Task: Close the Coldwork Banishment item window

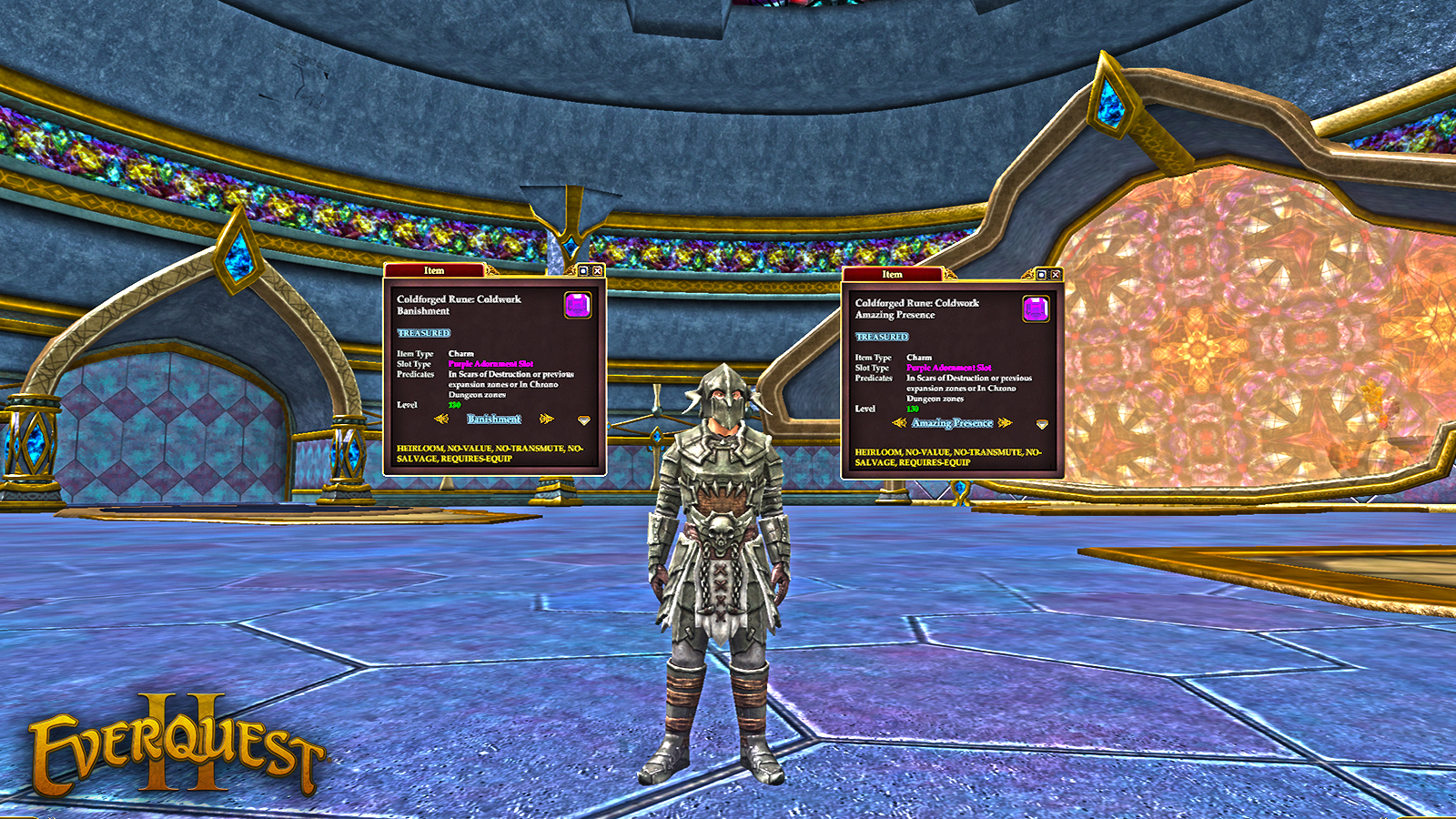Action: click(x=597, y=270)
